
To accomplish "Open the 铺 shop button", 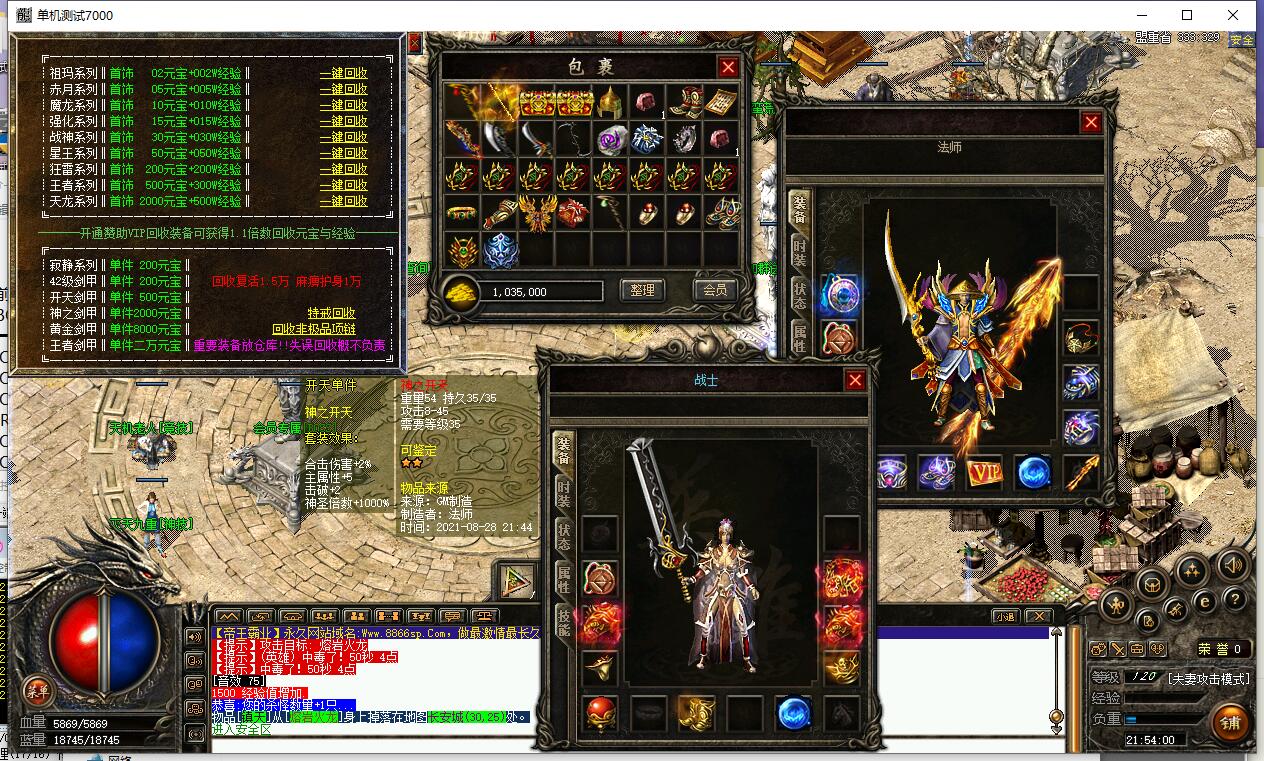I will [1228, 721].
